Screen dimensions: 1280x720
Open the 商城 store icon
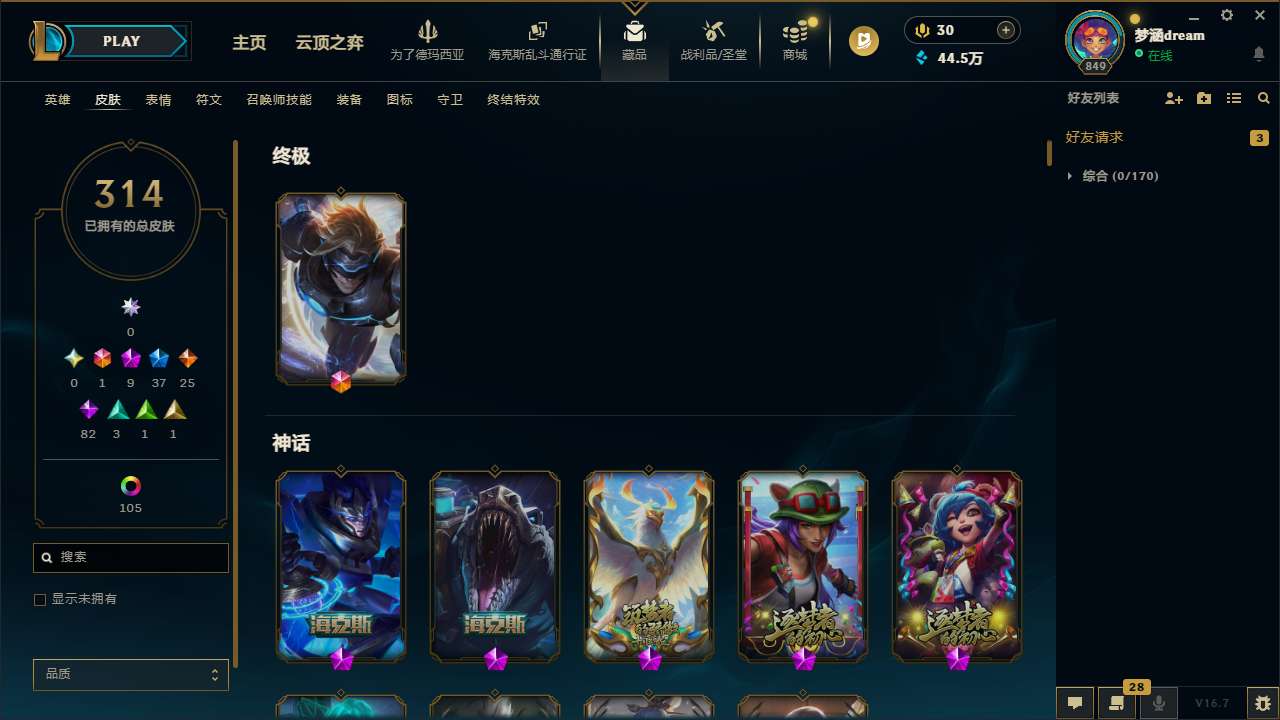pyautogui.click(x=794, y=40)
